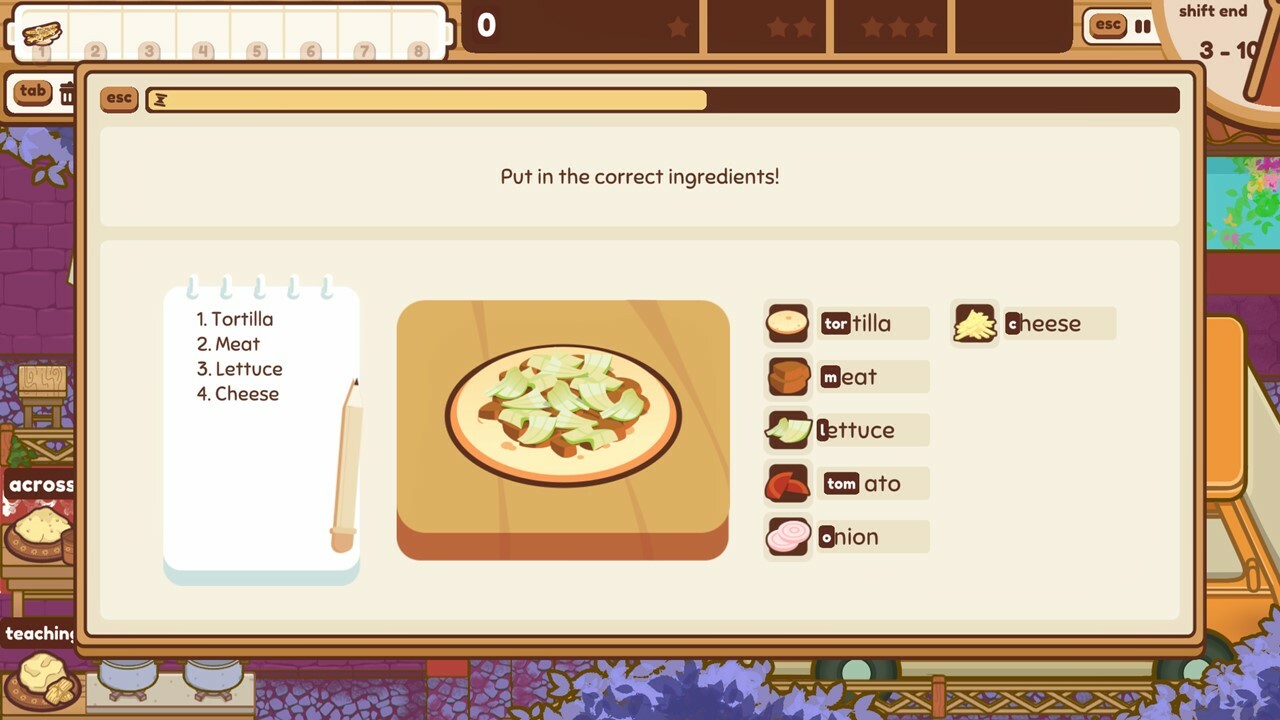Click the across label on the left
This screenshot has height=720, width=1280.
tap(40, 484)
